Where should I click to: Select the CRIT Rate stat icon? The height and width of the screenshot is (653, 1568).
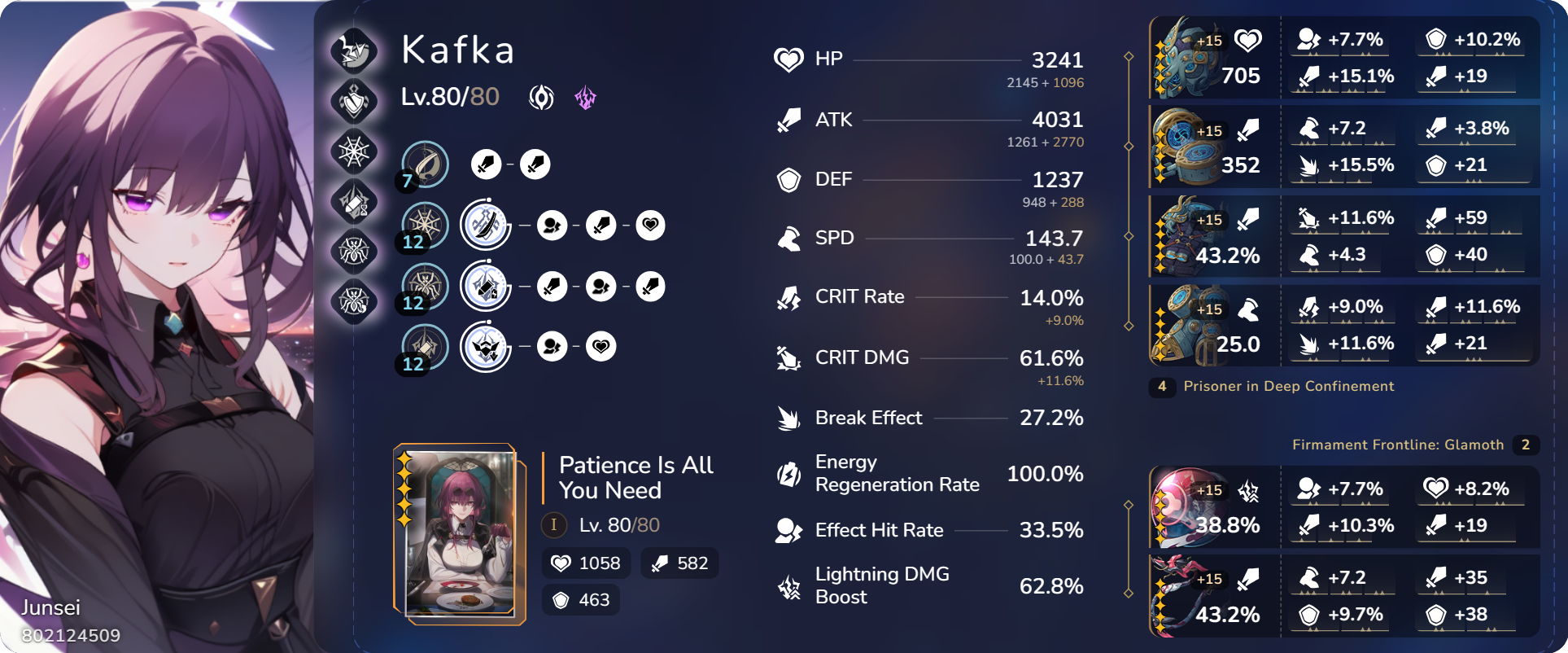point(788,298)
